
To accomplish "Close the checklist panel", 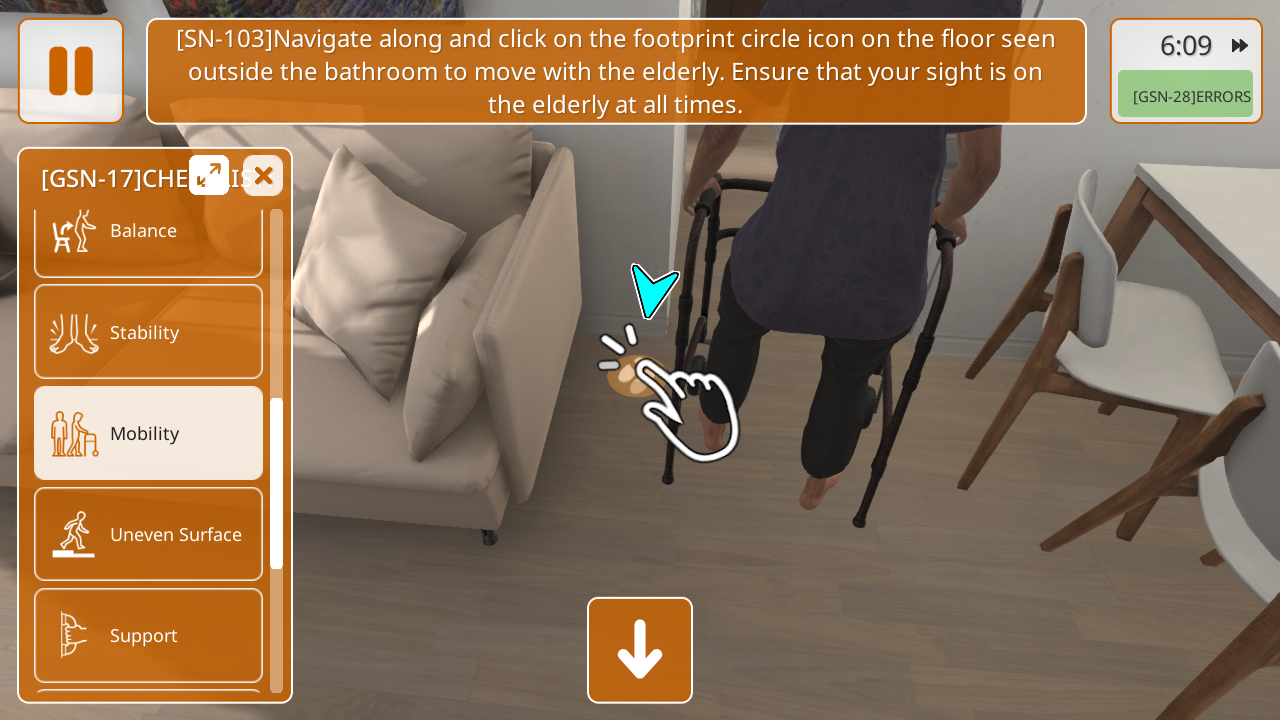I will (x=263, y=176).
